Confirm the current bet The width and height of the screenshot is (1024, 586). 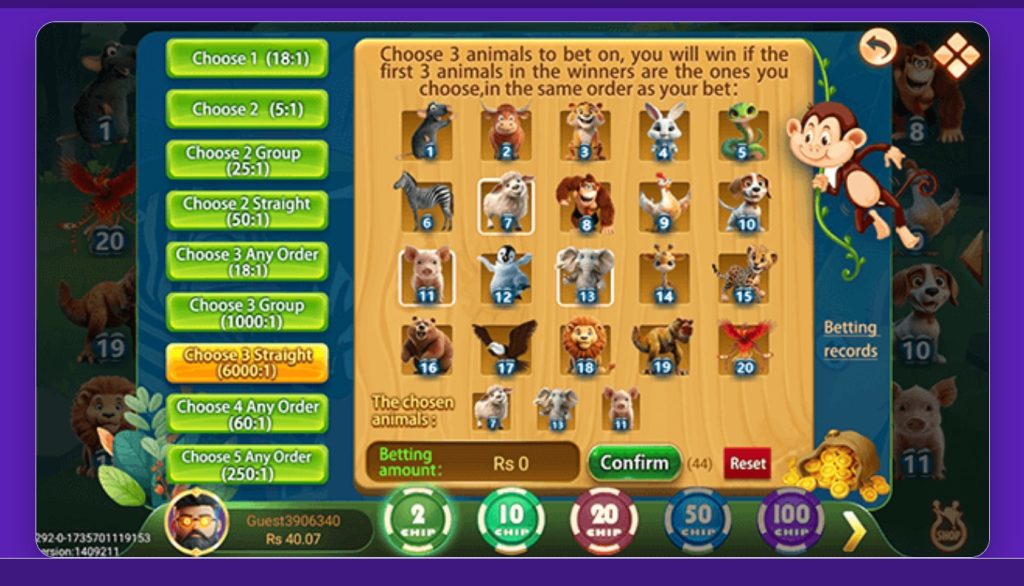(634, 463)
